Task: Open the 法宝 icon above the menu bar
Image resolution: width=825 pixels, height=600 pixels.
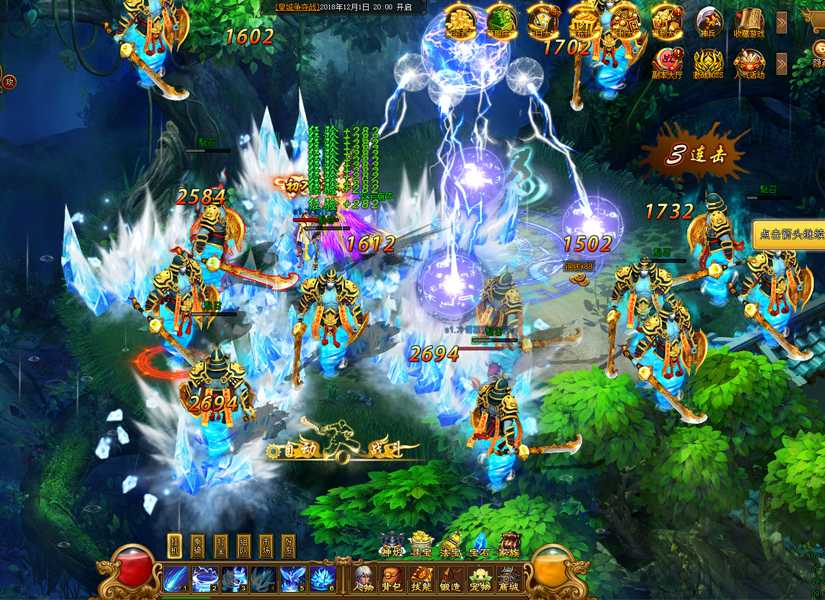Action: click(451, 545)
